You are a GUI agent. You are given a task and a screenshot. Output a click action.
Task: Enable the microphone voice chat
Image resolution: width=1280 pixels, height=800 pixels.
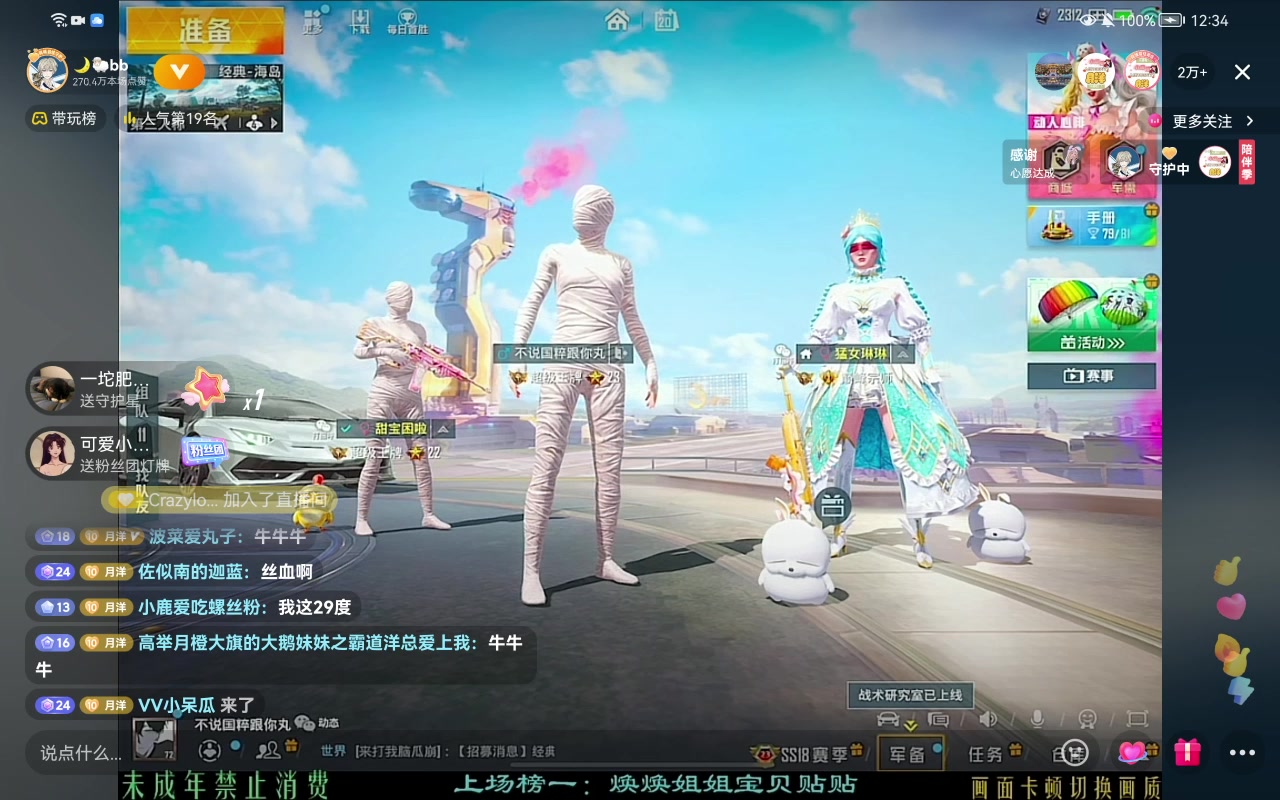(1038, 718)
